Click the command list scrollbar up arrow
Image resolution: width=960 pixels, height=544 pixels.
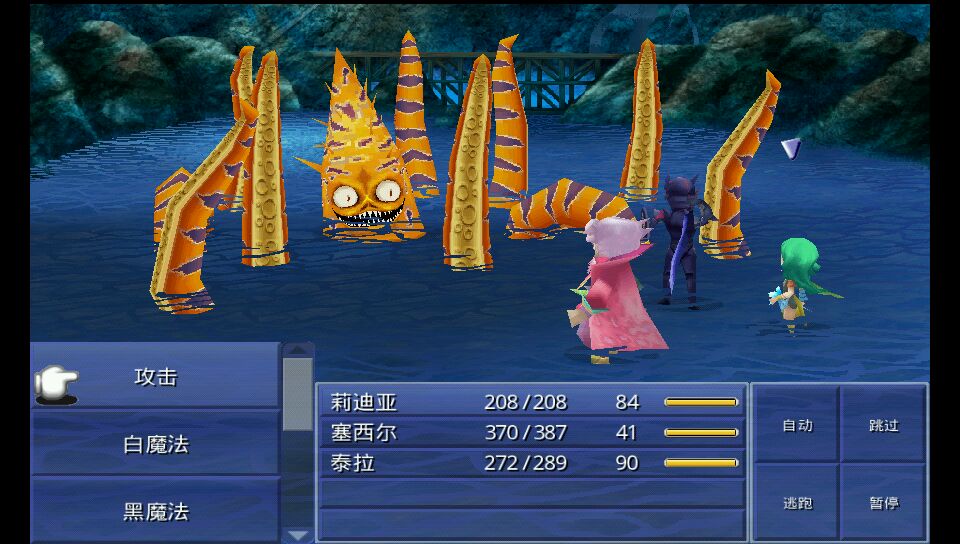click(298, 350)
